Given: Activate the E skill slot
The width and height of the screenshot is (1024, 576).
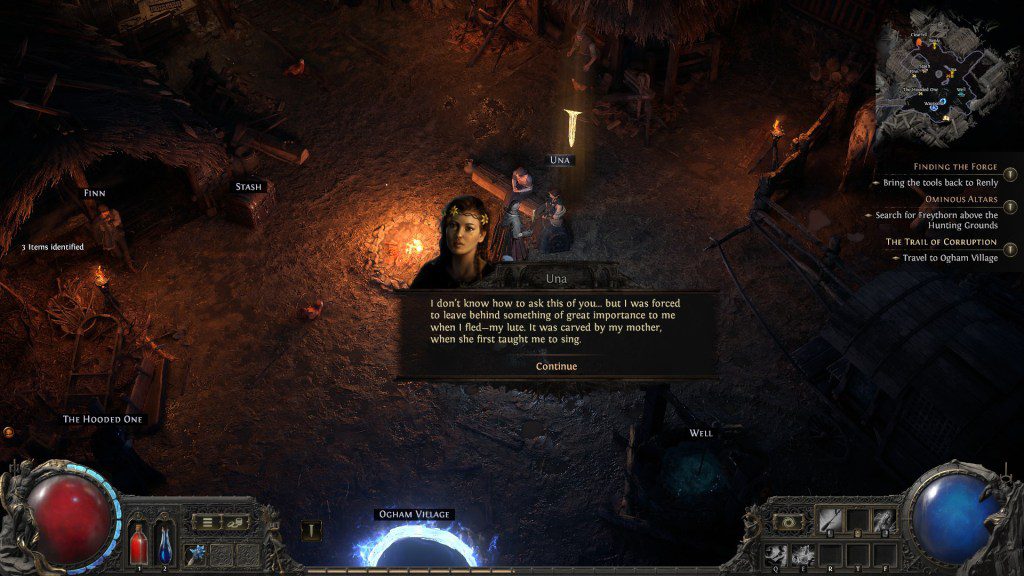Looking at the screenshot, I should 802,553.
